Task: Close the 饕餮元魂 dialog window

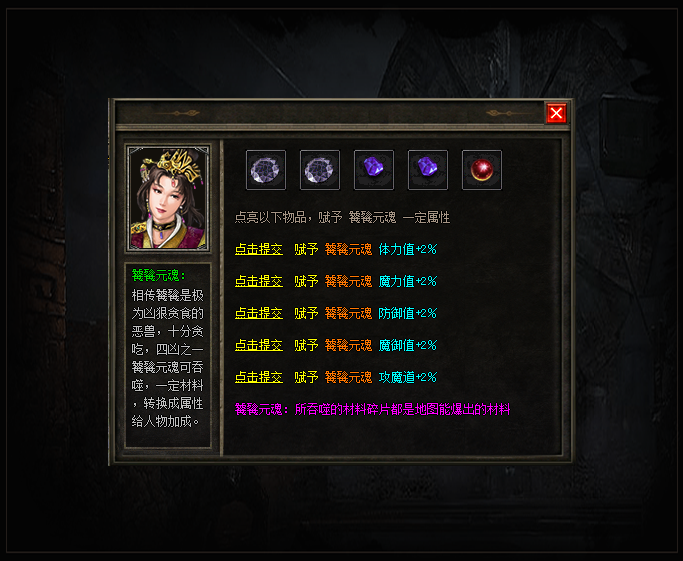Action: pyautogui.click(x=556, y=113)
